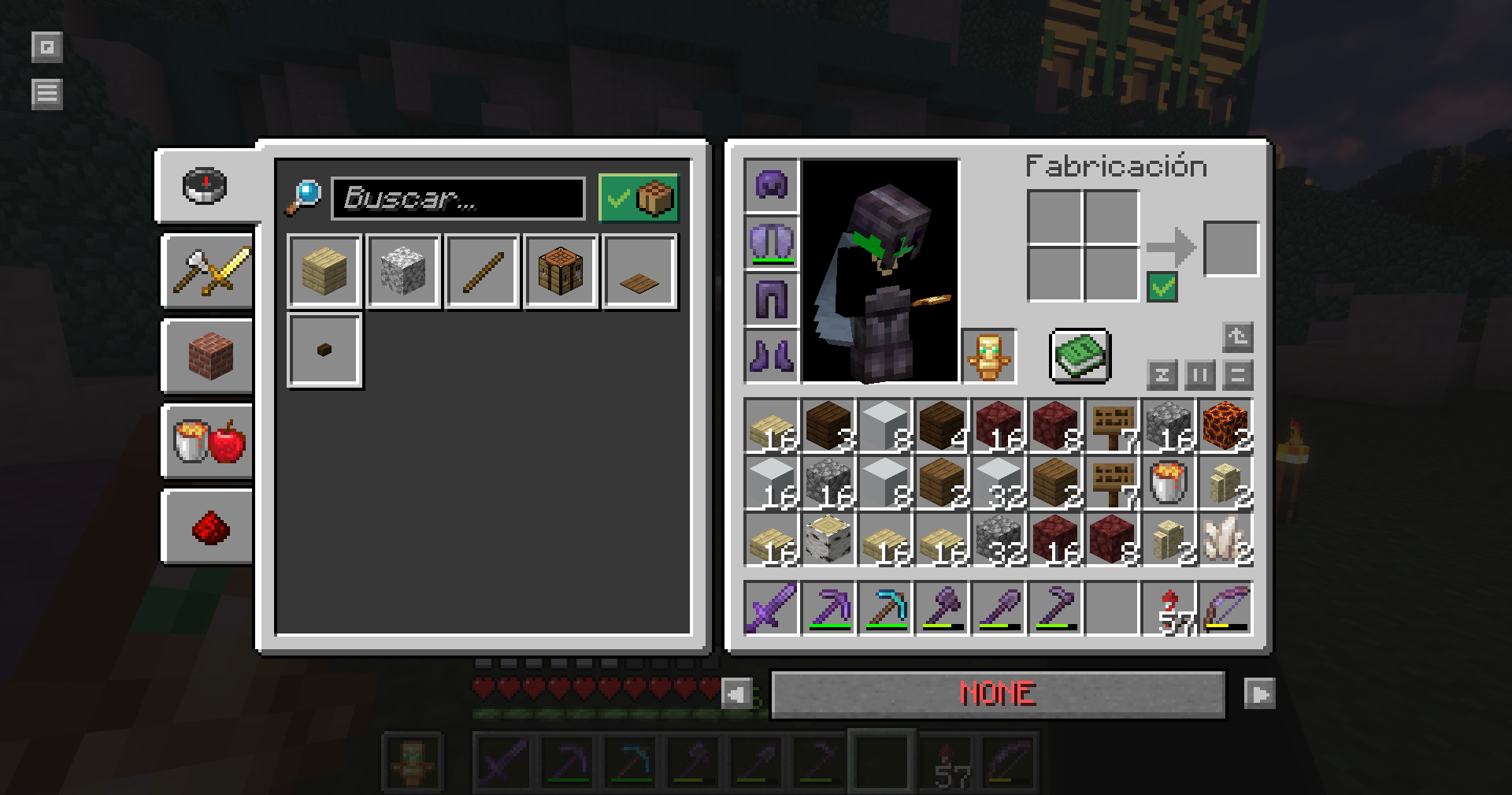1512x795 pixels.
Task: Click the bow in the hotbar
Action: pos(1225,608)
